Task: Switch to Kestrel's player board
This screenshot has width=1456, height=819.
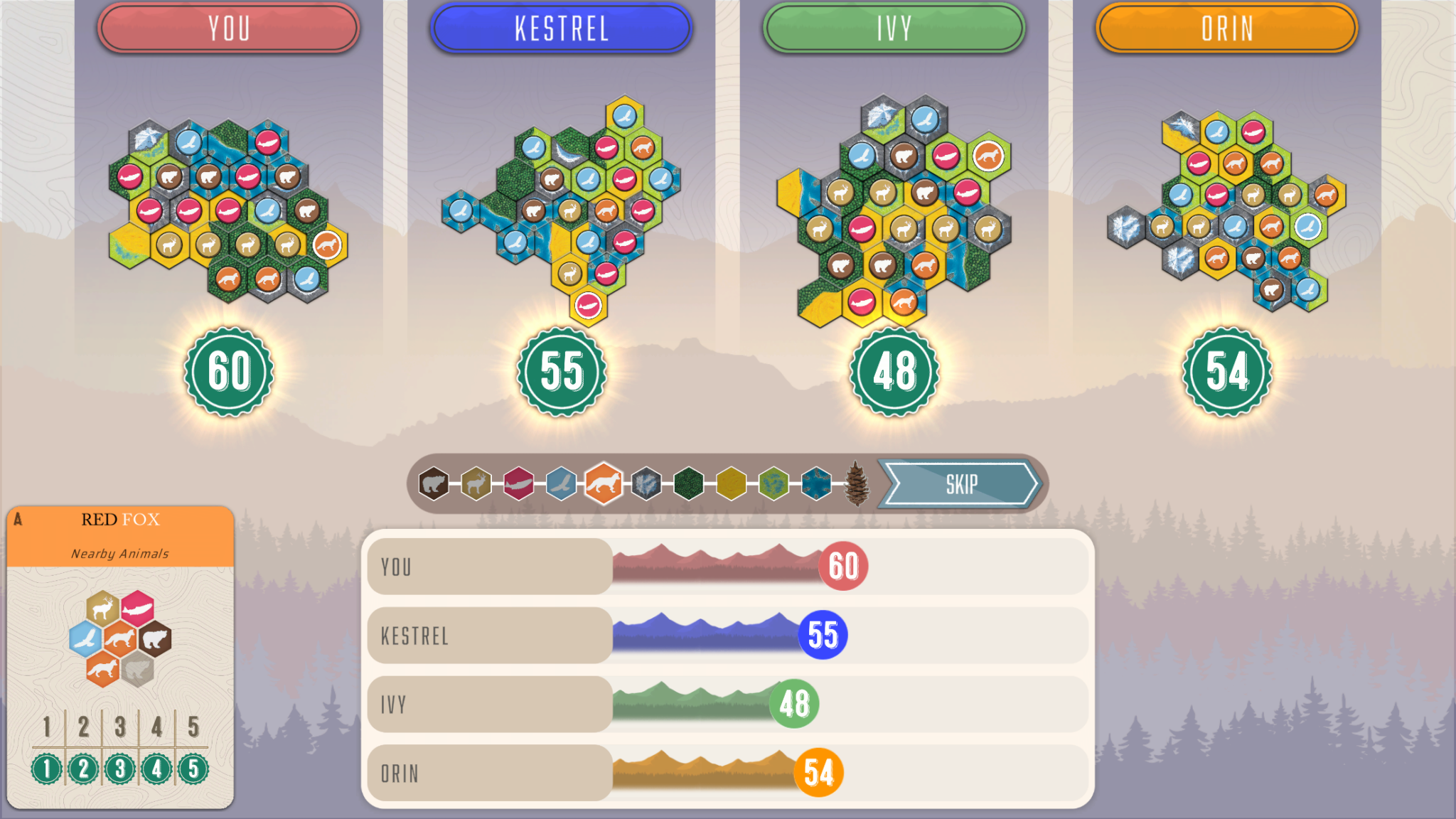Action: pyautogui.click(x=561, y=28)
